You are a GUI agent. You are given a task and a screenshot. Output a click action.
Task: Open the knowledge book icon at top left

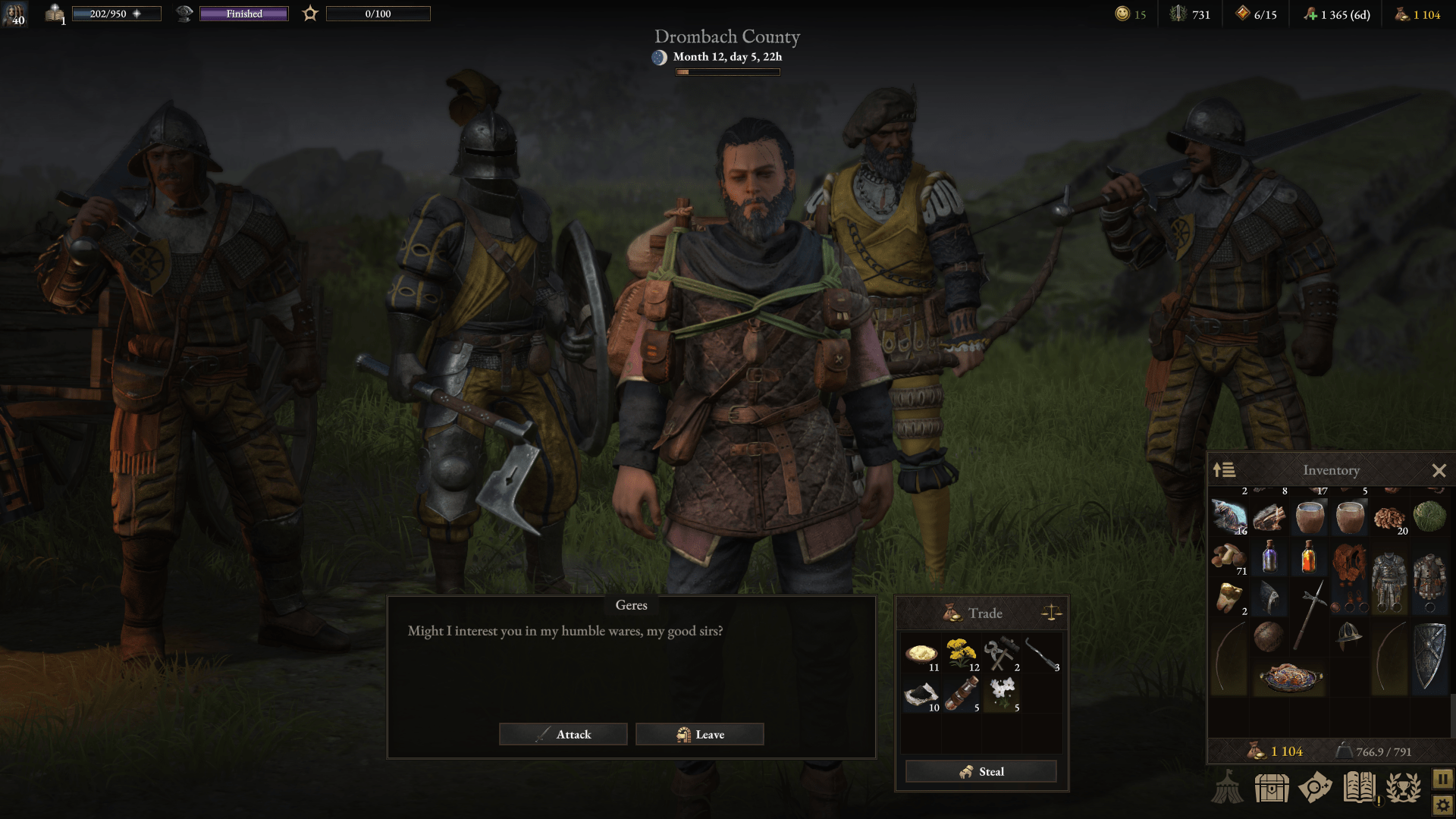[54, 14]
